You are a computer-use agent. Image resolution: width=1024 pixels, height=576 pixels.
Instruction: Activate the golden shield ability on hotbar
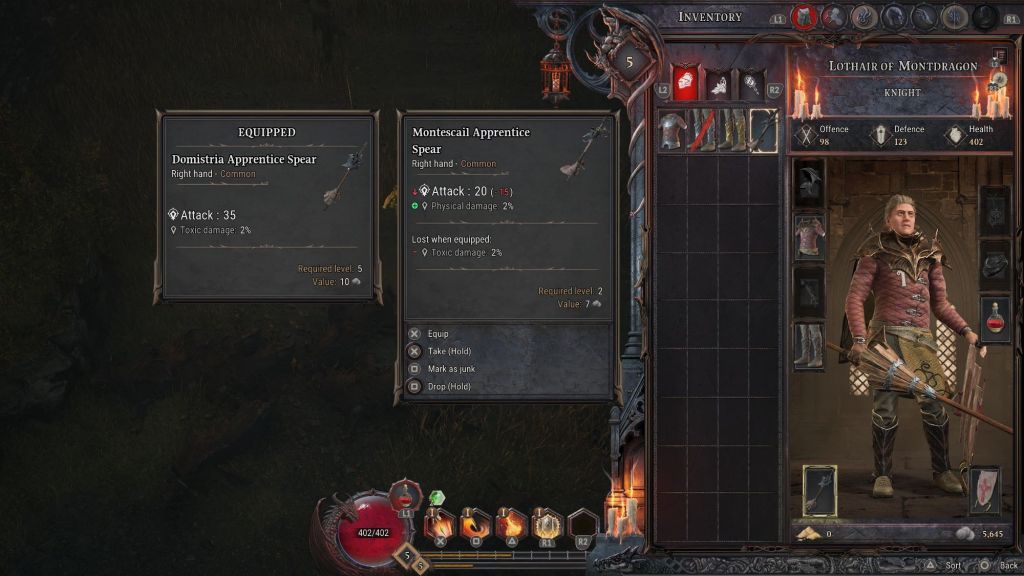[x=546, y=523]
